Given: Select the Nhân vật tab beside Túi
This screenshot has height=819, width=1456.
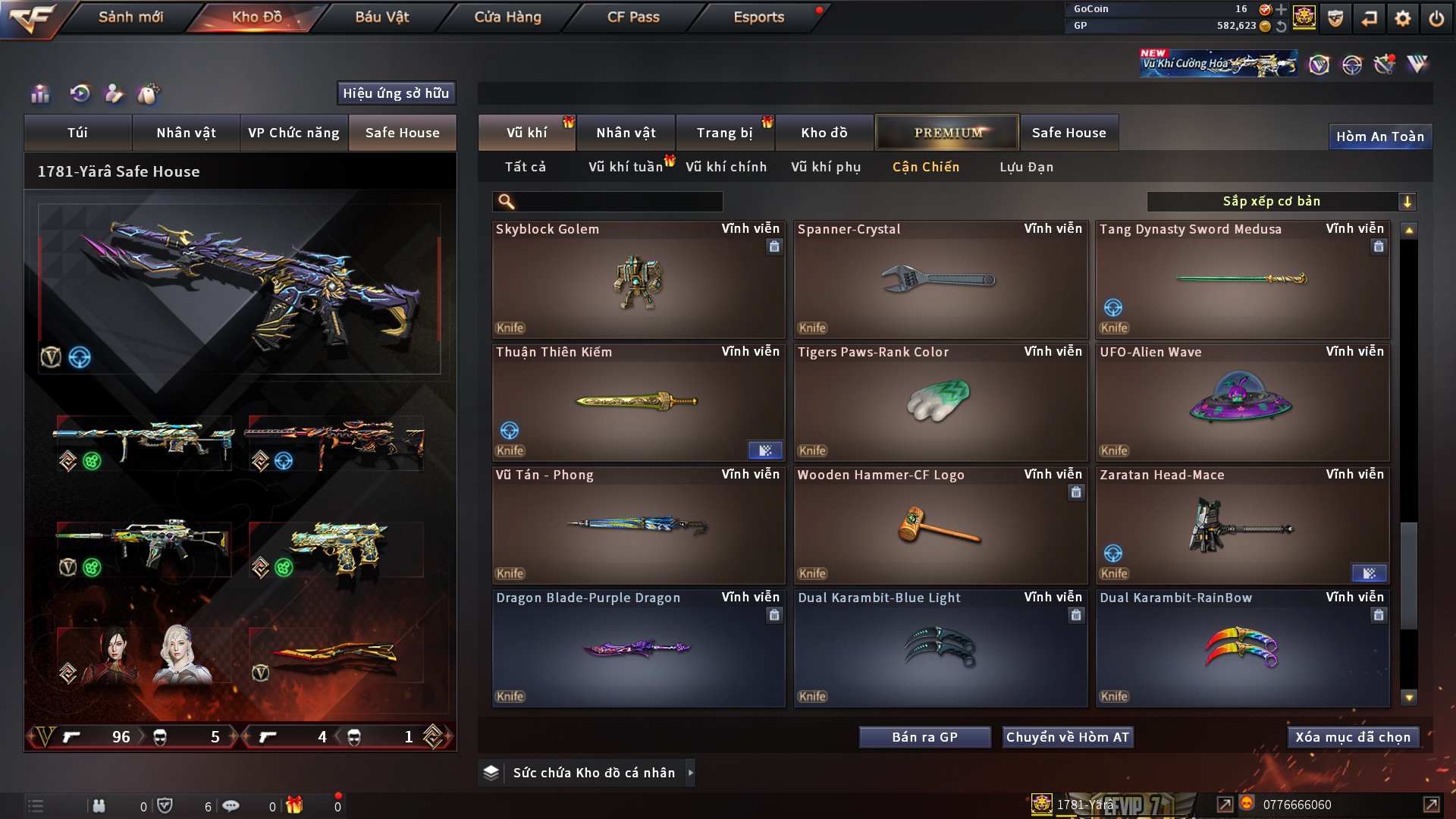Looking at the screenshot, I should click(x=186, y=133).
